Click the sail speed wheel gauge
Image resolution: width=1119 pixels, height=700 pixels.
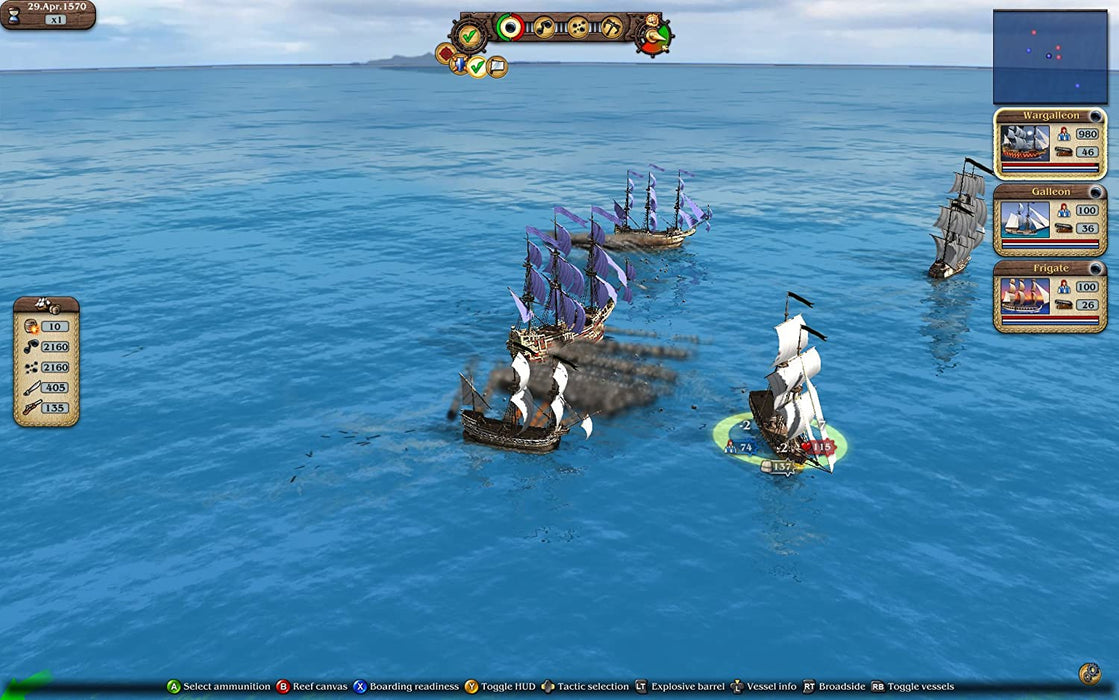(653, 35)
